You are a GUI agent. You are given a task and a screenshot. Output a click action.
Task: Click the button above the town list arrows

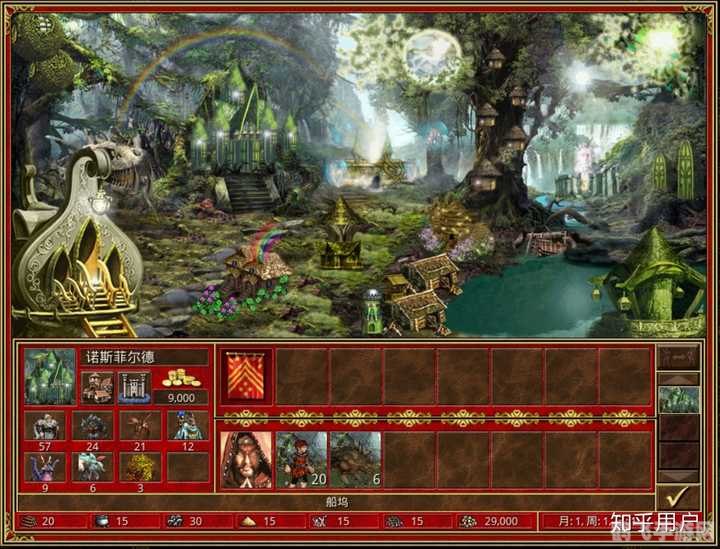[677, 356]
